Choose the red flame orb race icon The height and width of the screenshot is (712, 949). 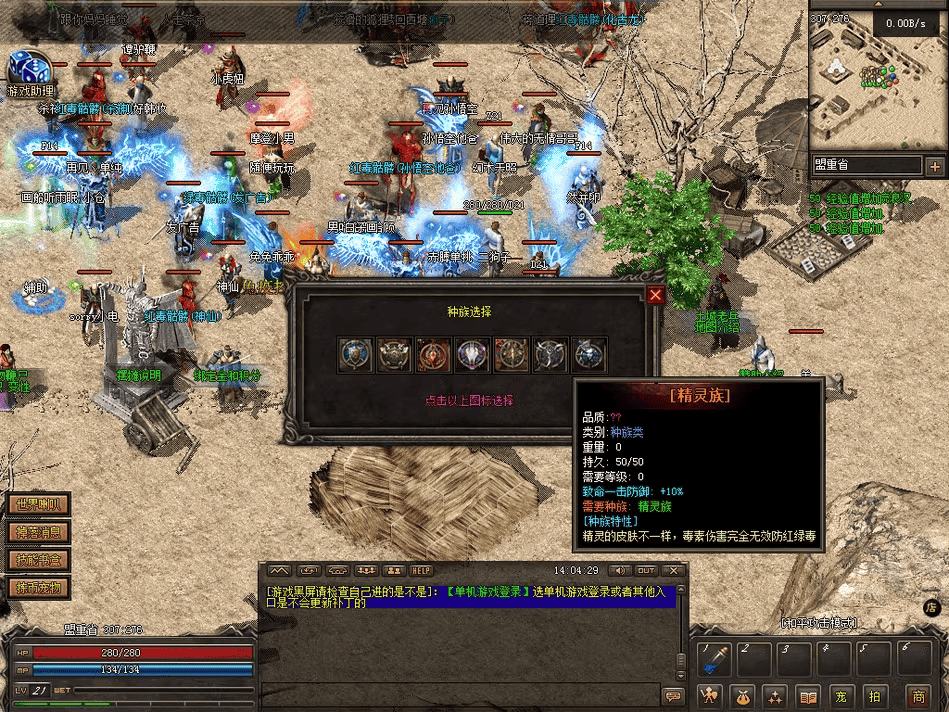pyautogui.click(x=433, y=355)
